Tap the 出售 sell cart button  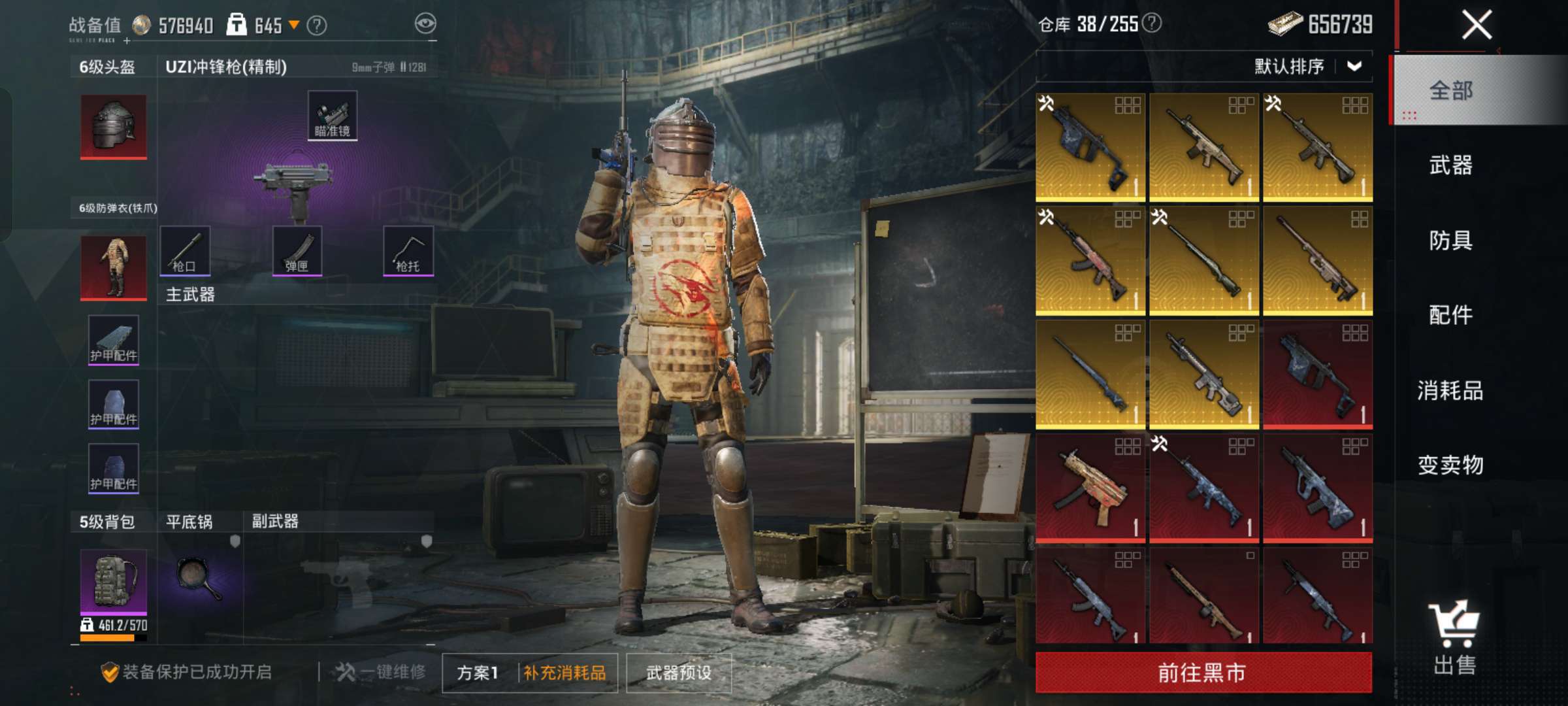tap(1454, 637)
